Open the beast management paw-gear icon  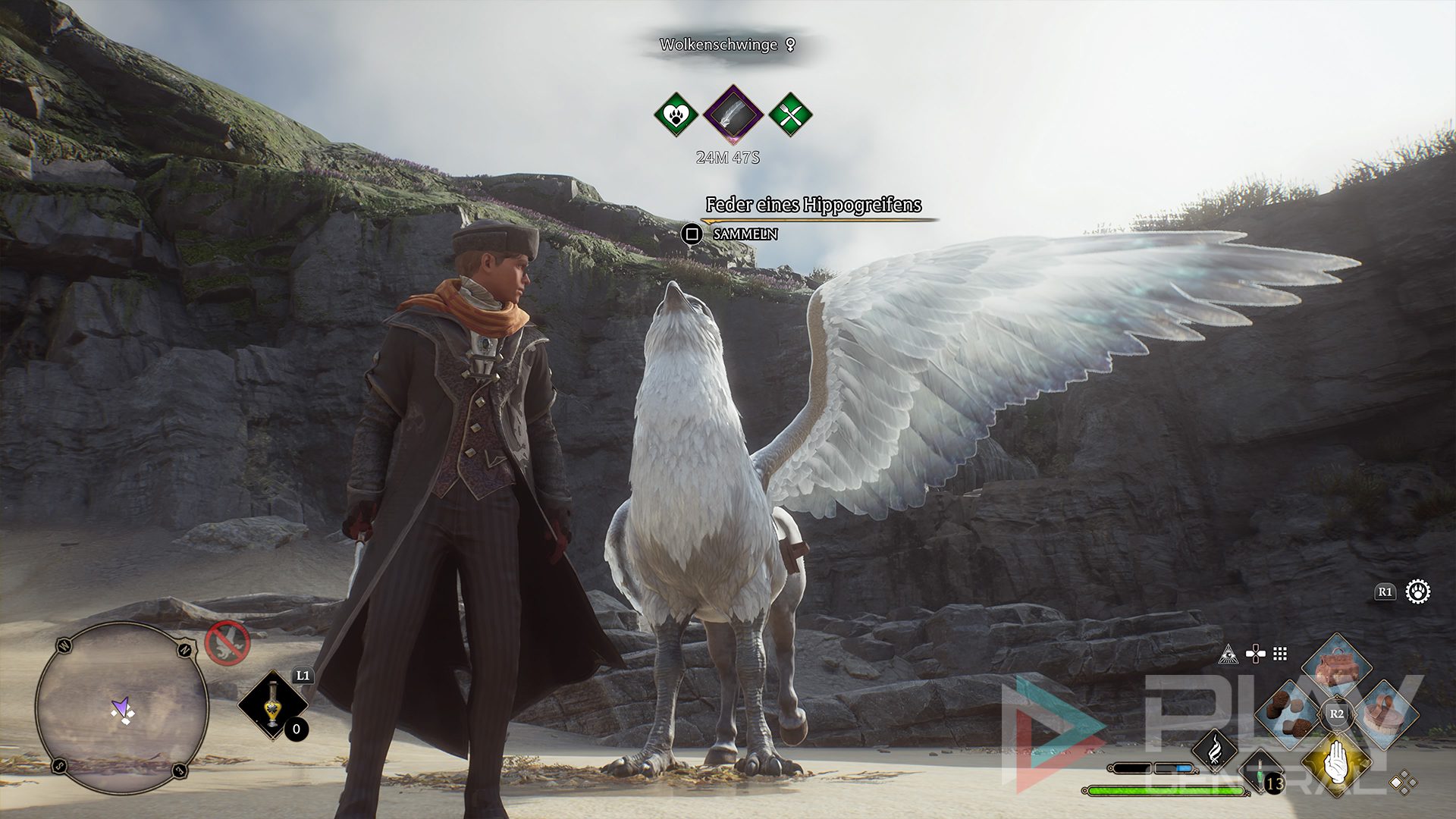point(1417,591)
